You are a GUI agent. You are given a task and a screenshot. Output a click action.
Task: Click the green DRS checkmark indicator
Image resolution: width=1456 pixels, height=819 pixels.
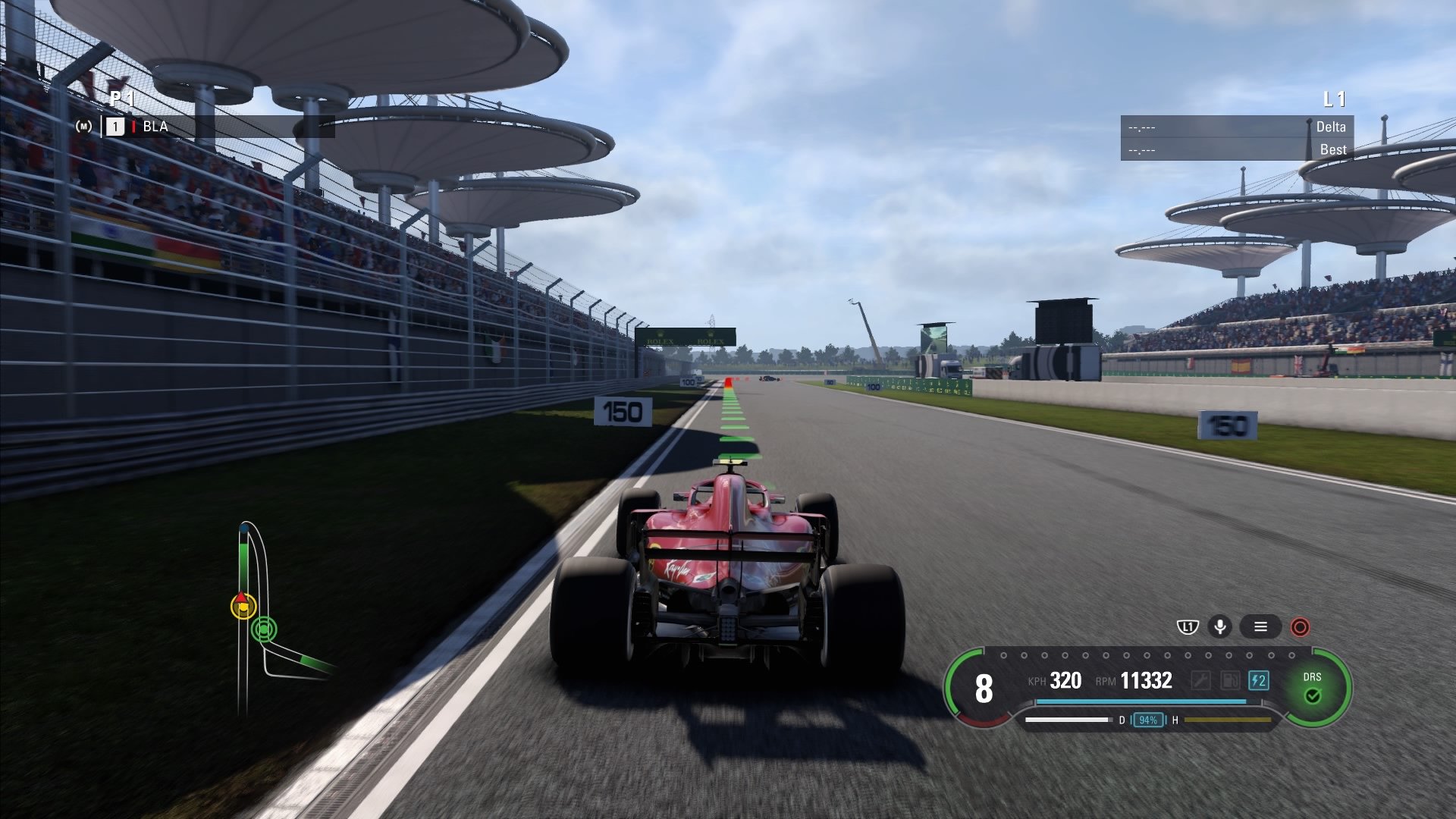(x=1313, y=695)
